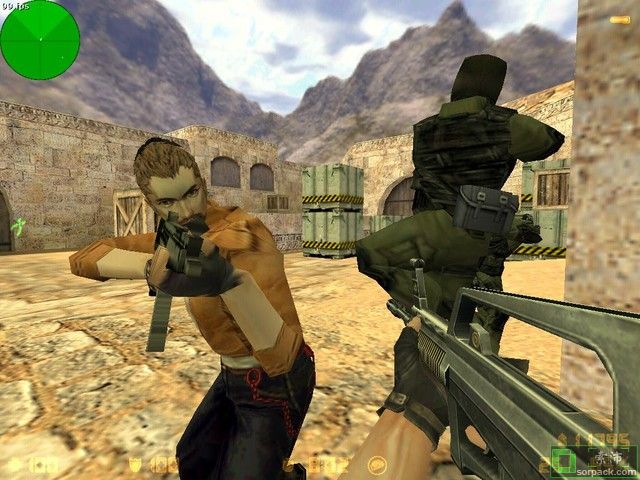Click the green circular radar
The image size is (640, 480).
[x=40, y=40]
